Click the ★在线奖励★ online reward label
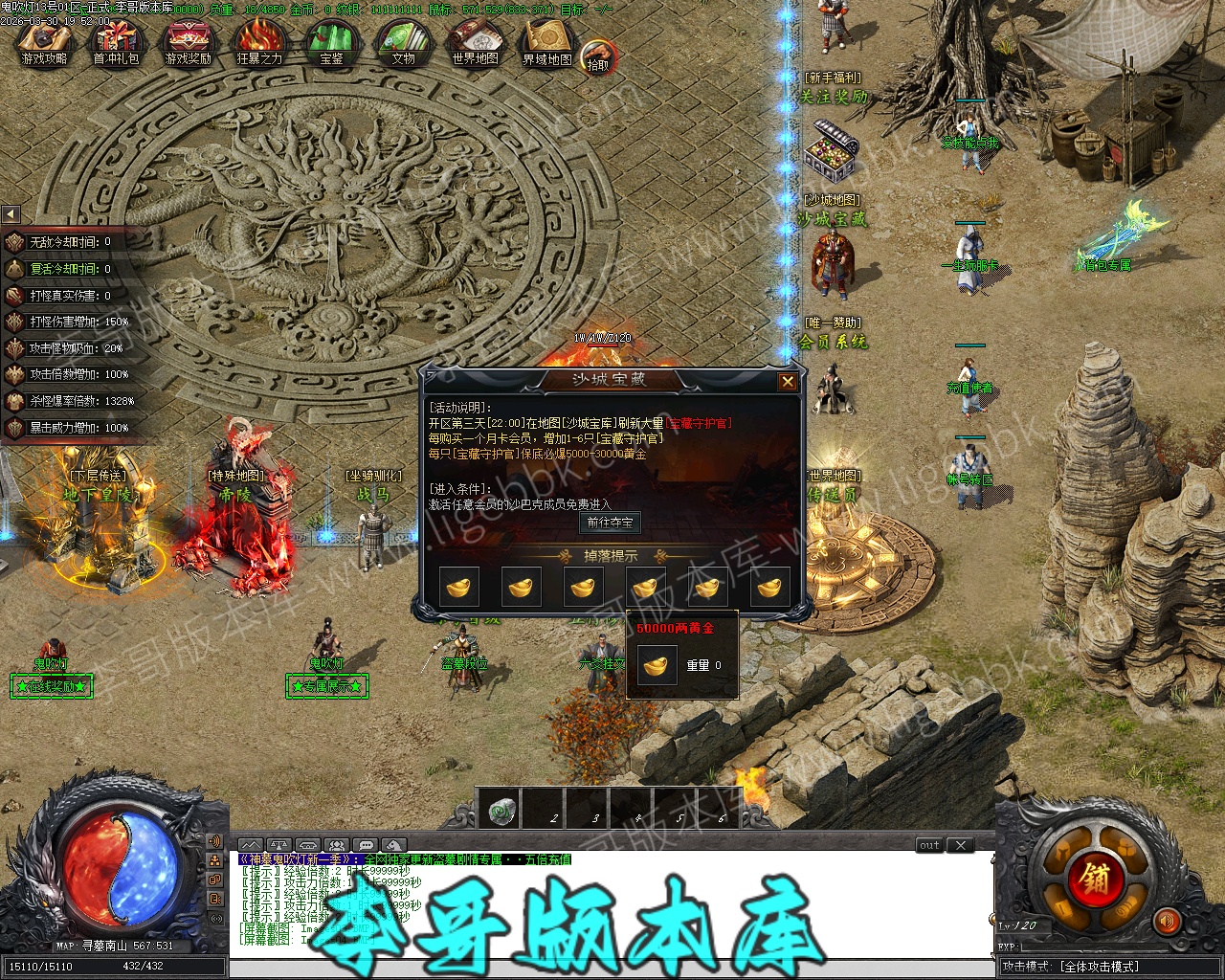Image resolution: width=1225 pixels, height=980 pixels. (x=52, y=686)
